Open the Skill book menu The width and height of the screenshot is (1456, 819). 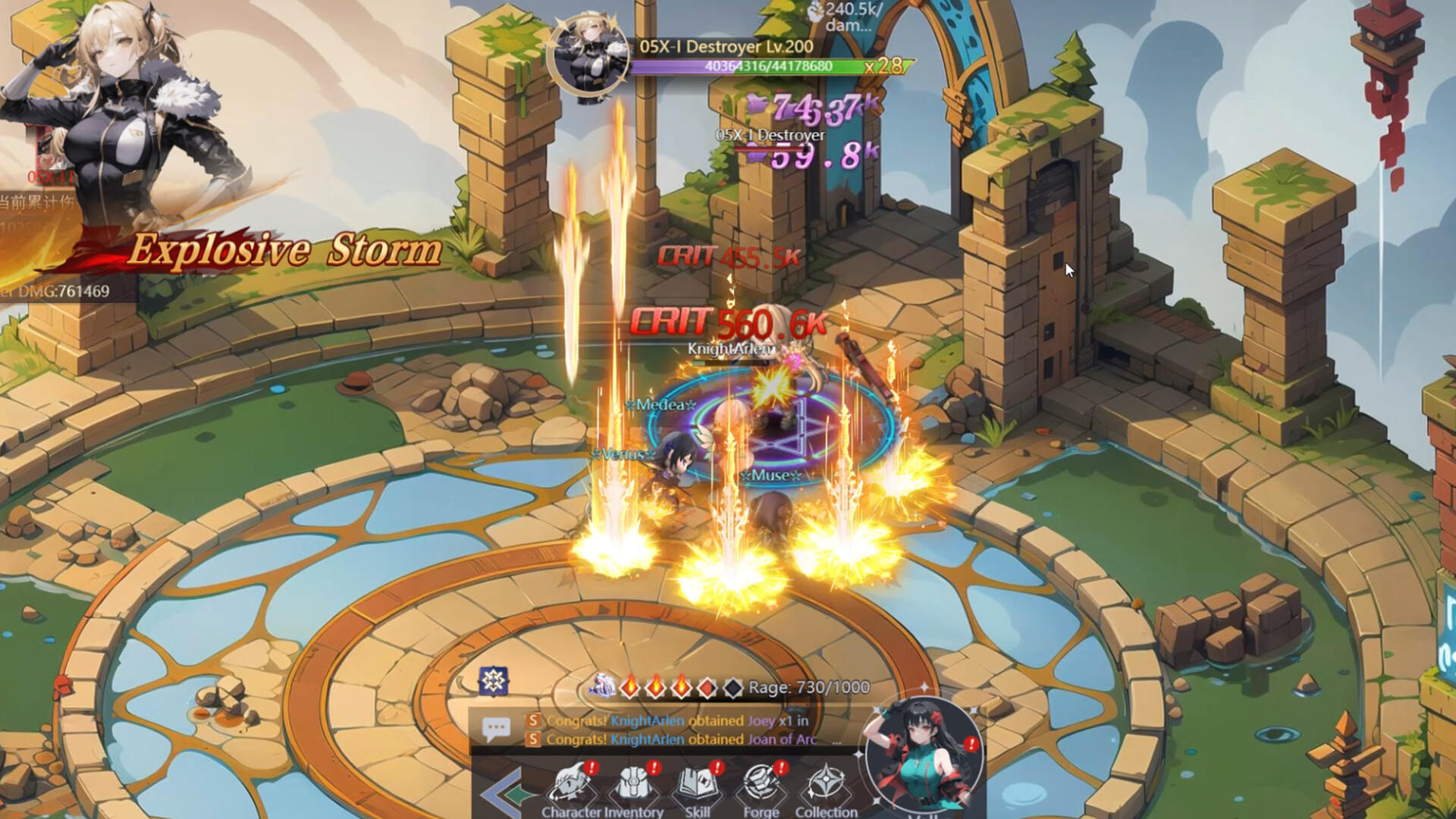[698, 789]
